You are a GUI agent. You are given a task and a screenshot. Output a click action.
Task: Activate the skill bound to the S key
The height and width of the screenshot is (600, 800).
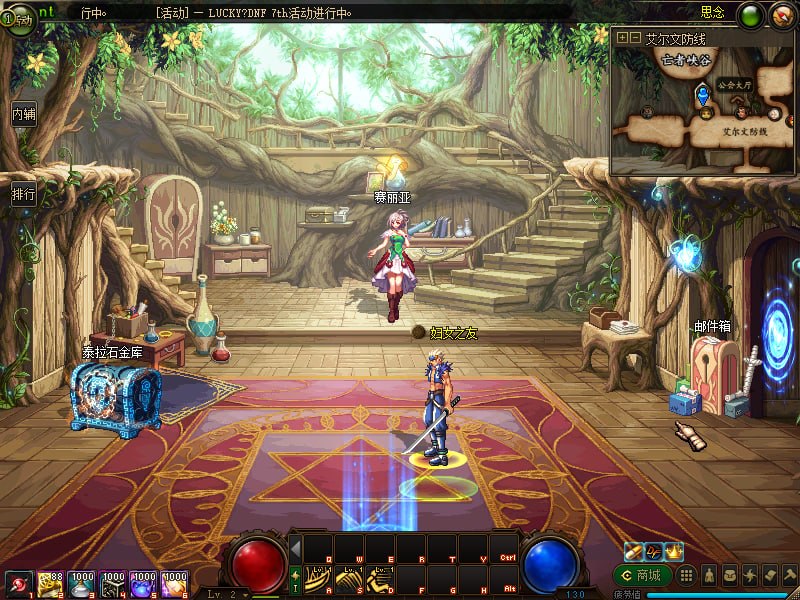pos(351,579)
